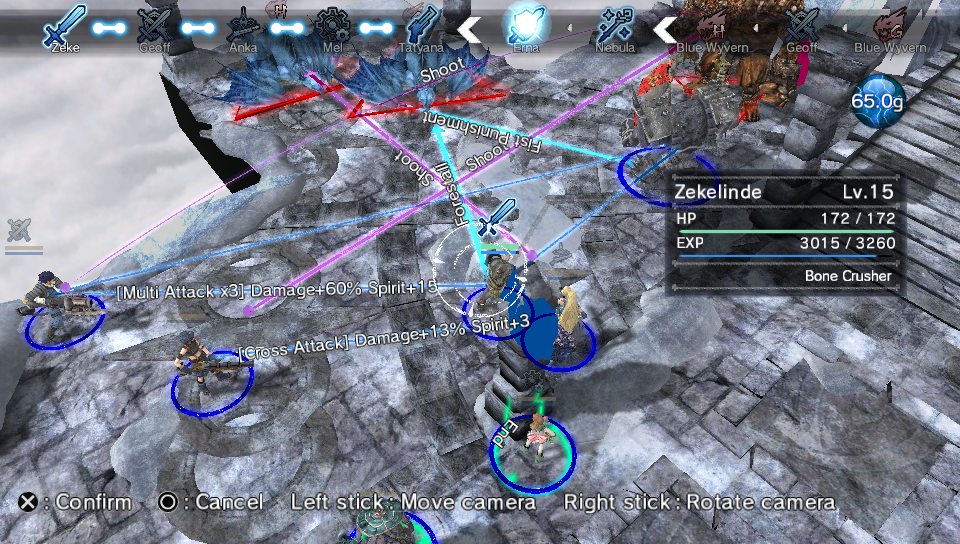Click Mel's gear icon in the turn order

click(x=331, y=24)
